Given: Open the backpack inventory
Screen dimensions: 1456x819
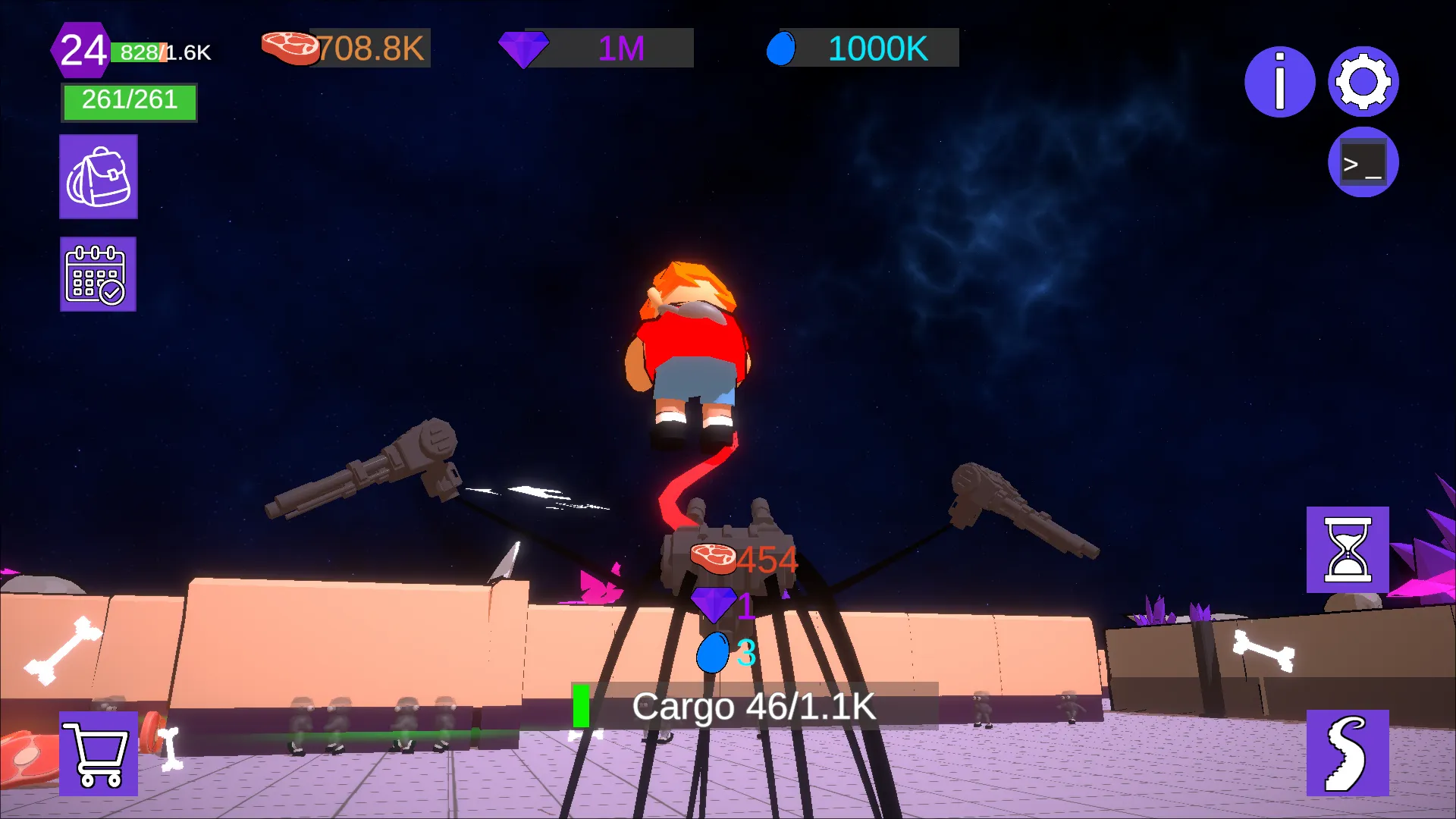Looking at the screenshot, I should pos(99,177).
